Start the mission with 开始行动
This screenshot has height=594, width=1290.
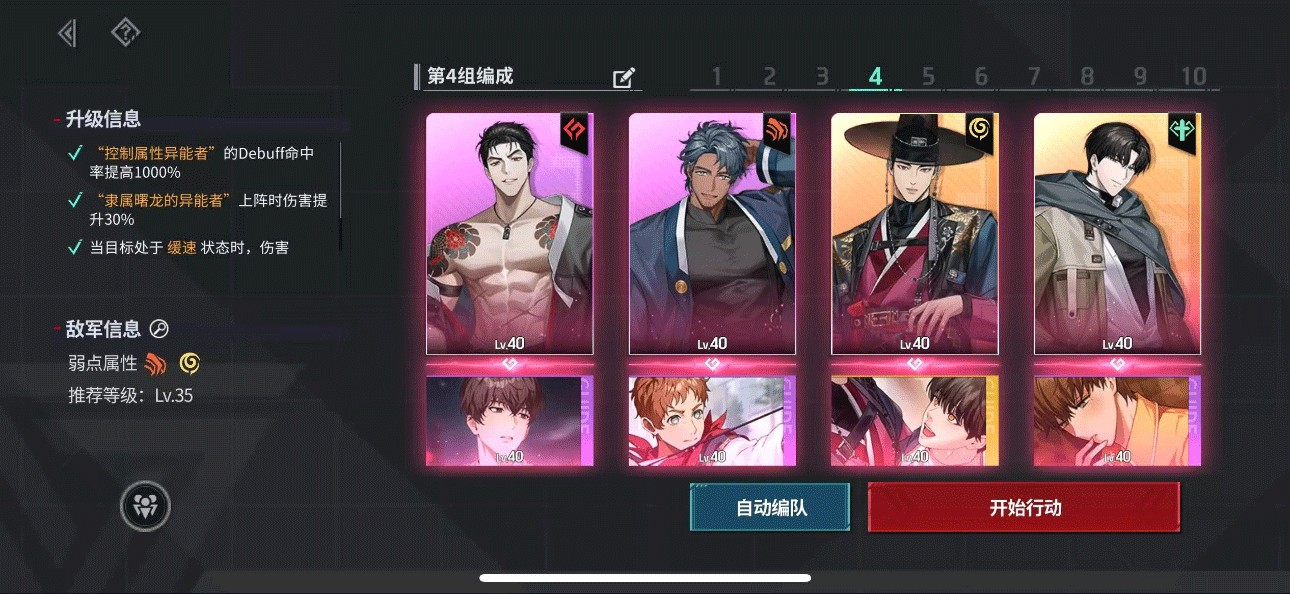(x=1024, y=508)
